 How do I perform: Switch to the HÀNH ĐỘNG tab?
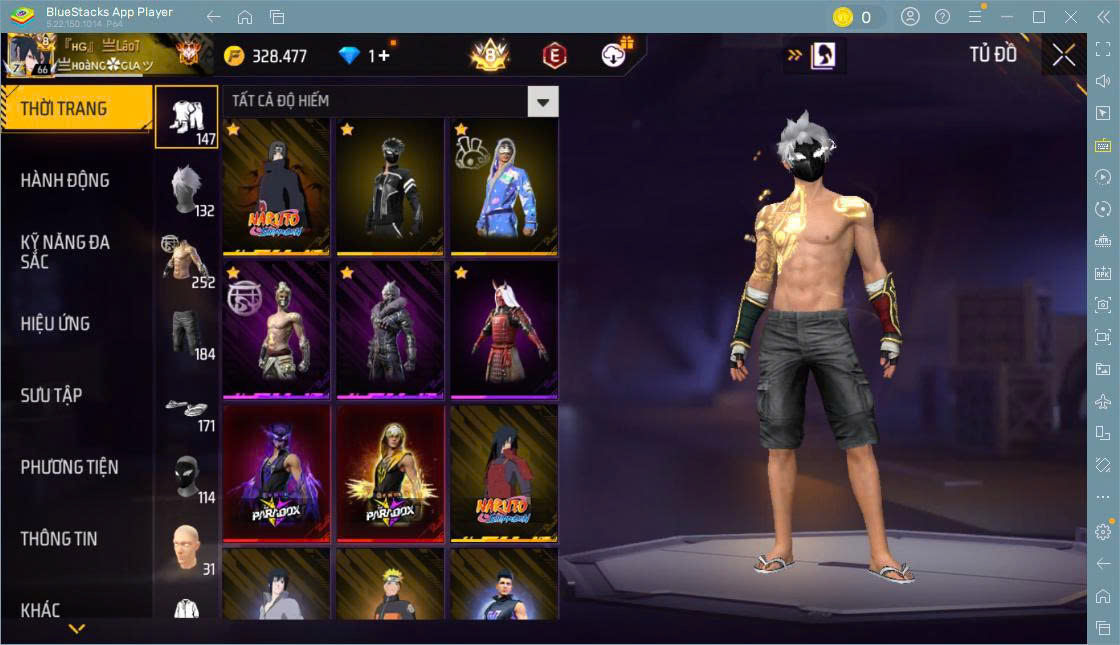pyautogui.click(x=65, y=181)
